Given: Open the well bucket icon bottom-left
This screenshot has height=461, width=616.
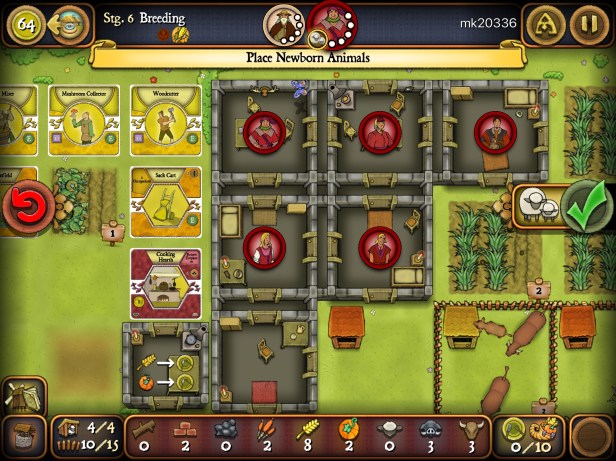Looking at the screenshot, I should click(22, 437).
